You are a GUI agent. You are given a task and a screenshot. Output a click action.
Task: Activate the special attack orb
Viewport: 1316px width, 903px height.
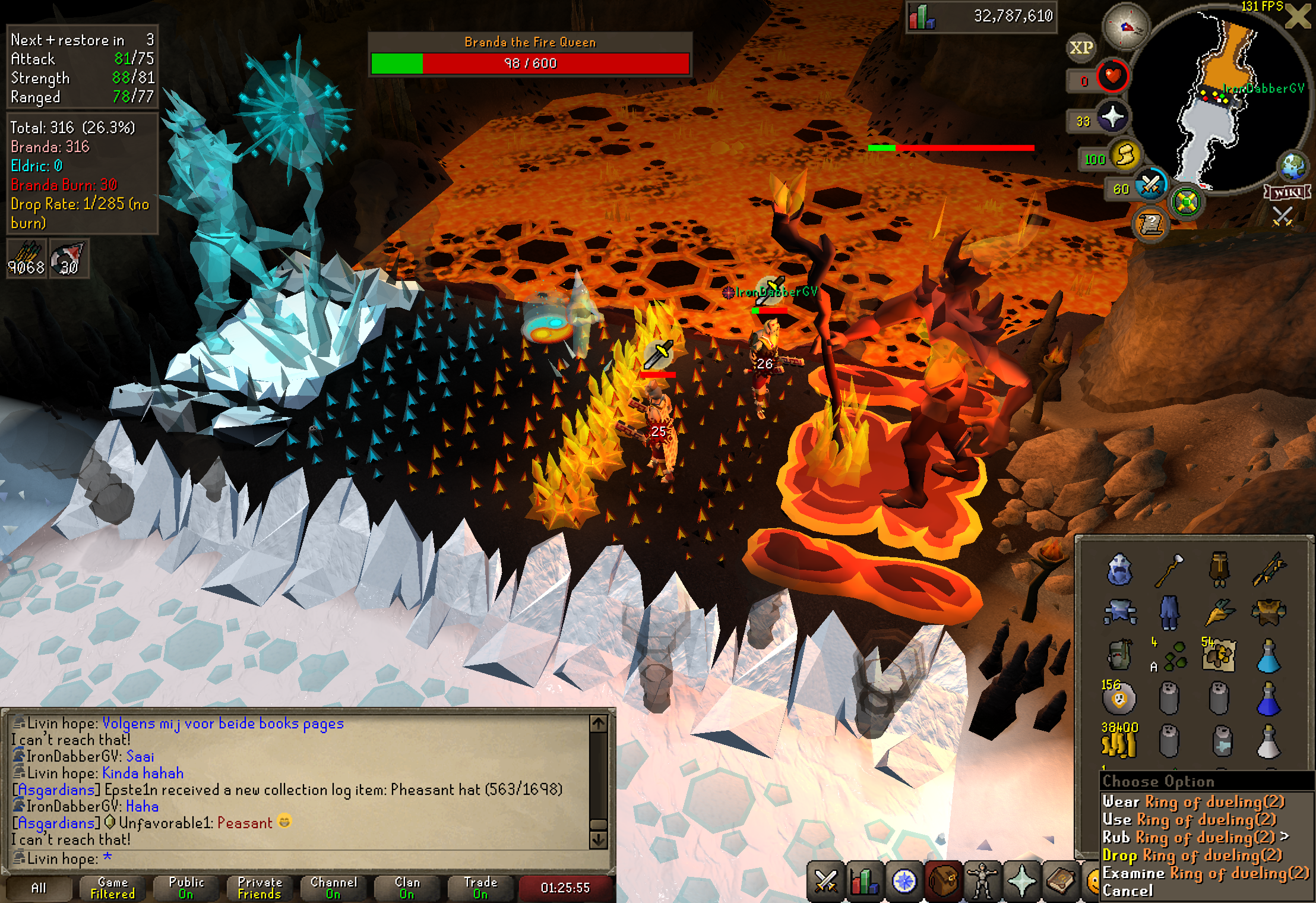1150,187
